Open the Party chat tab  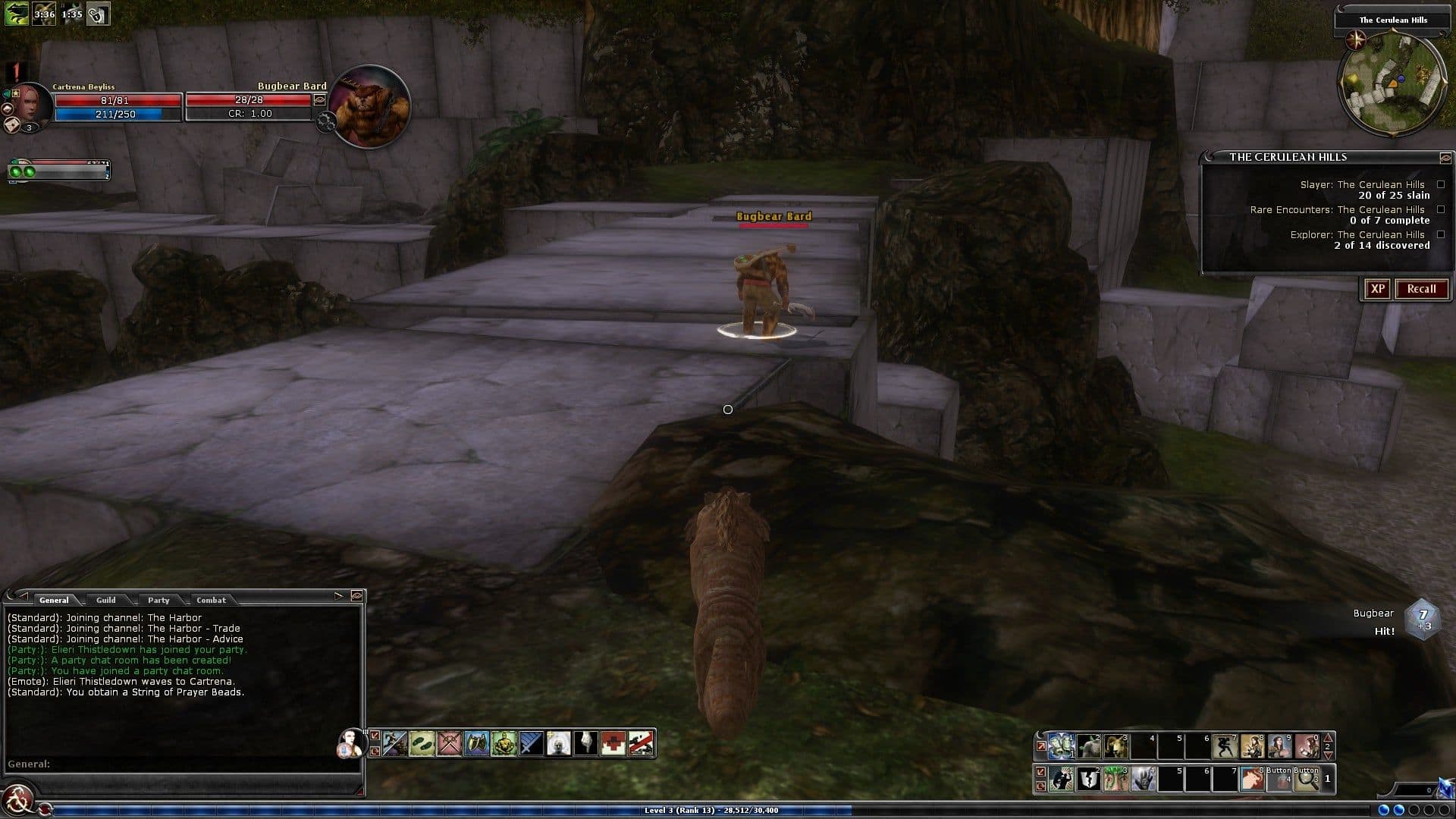pos(158,600)
